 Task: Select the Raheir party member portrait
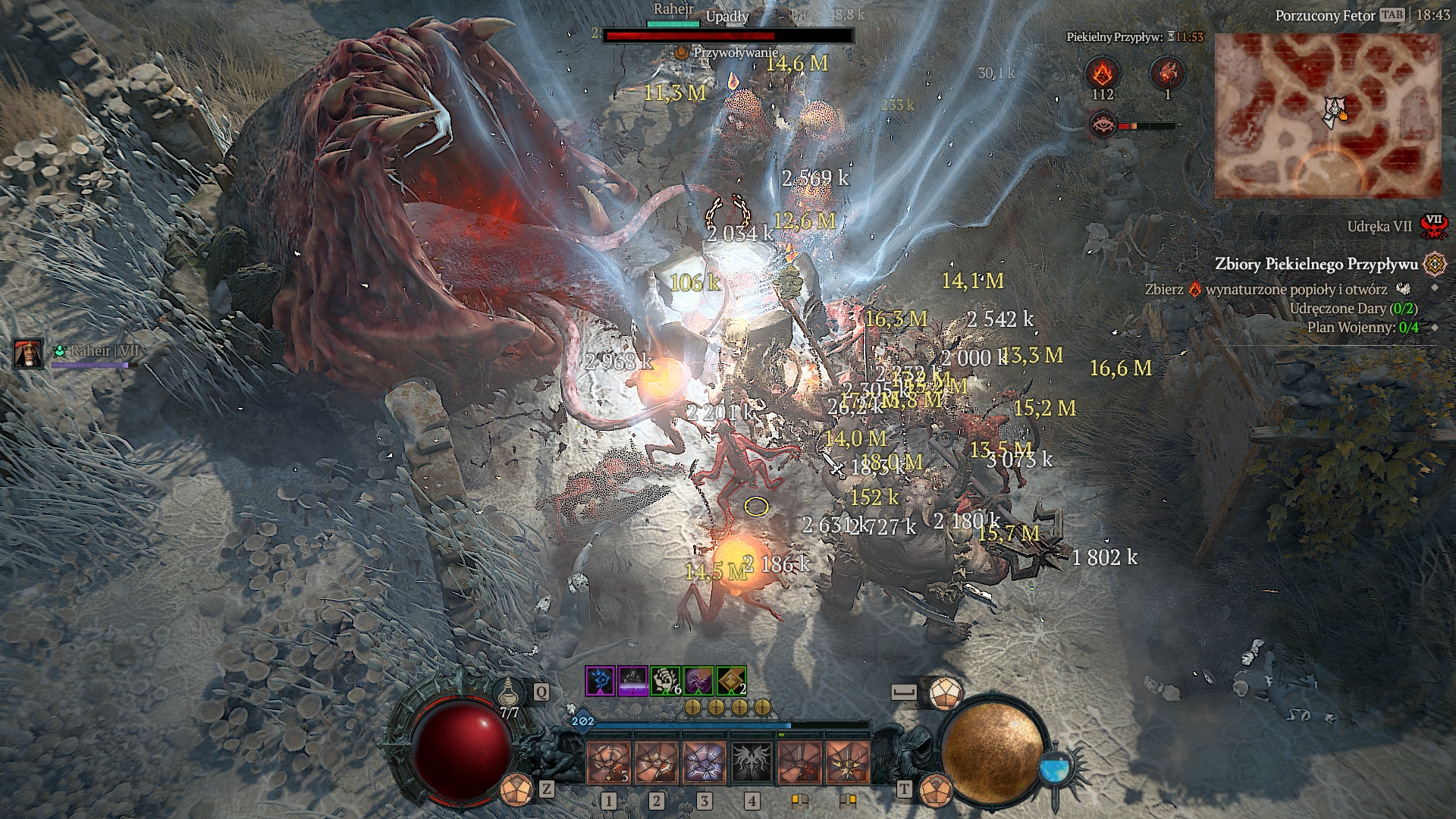(28, 353)
